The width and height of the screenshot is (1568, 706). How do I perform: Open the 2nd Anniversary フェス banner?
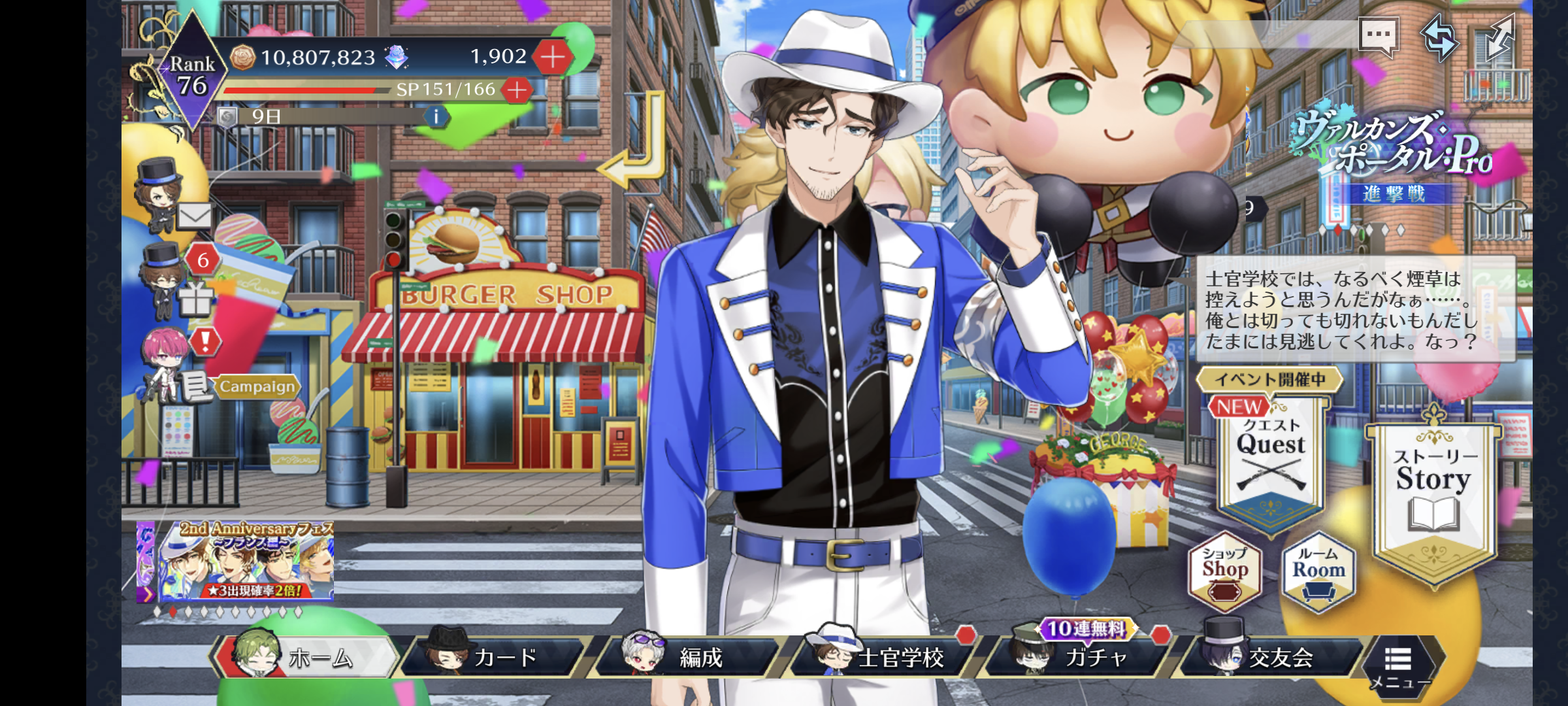pyautogui.click(x=237, y=561)
